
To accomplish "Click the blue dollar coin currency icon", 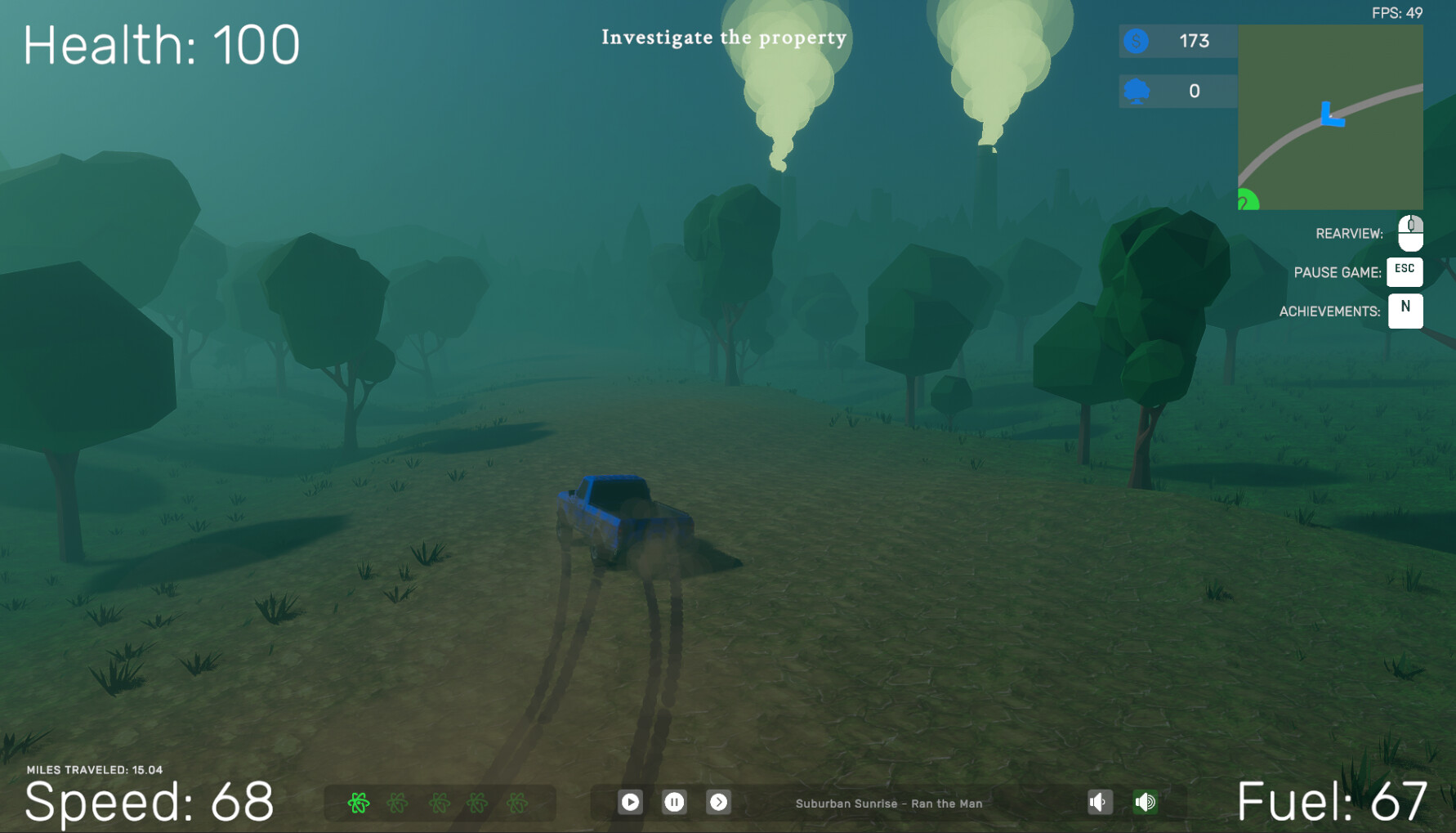I will click(1136, 41).
